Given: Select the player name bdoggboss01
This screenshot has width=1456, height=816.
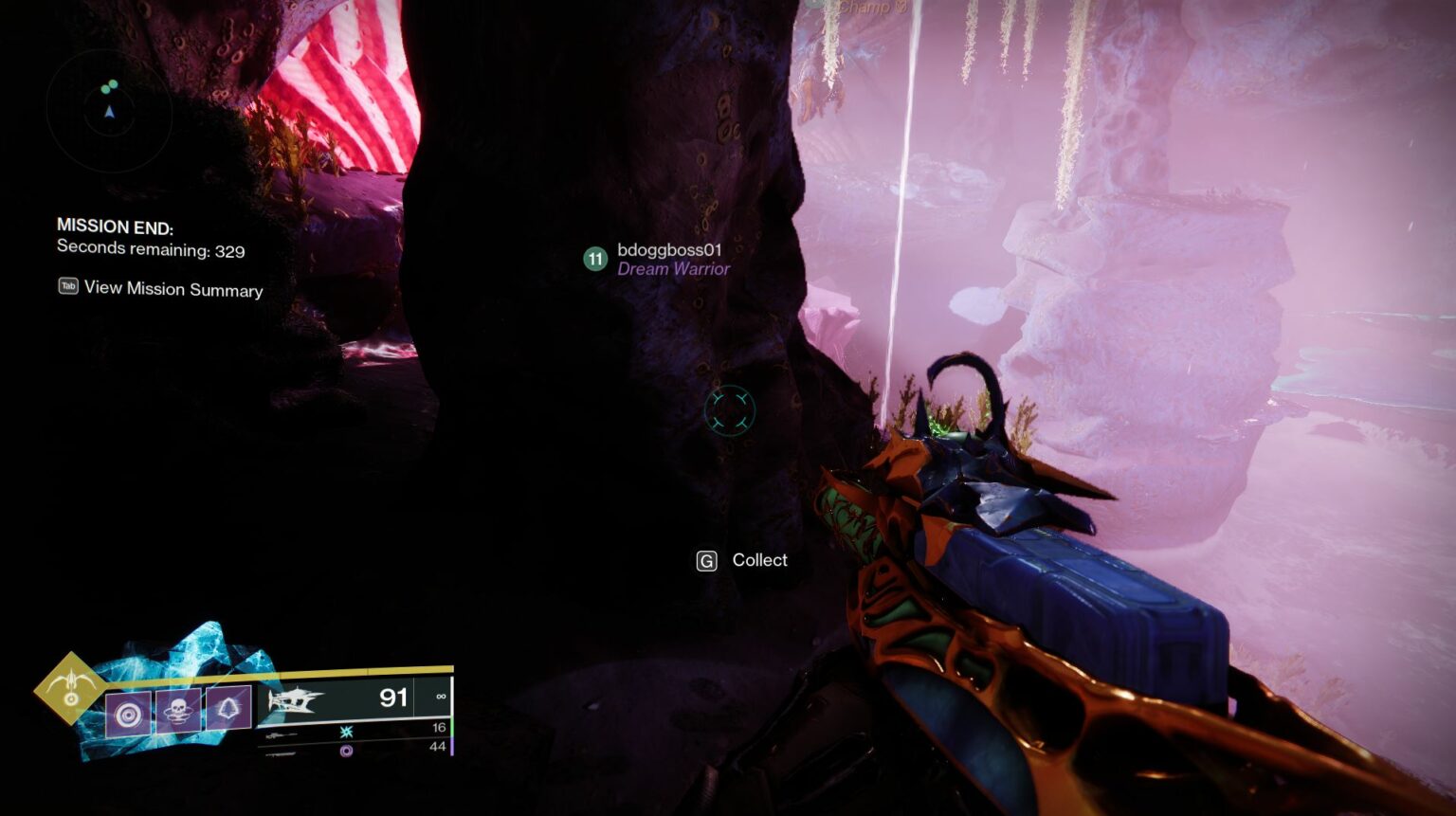Looking at the screenshot, I should (x=669, y=252).
